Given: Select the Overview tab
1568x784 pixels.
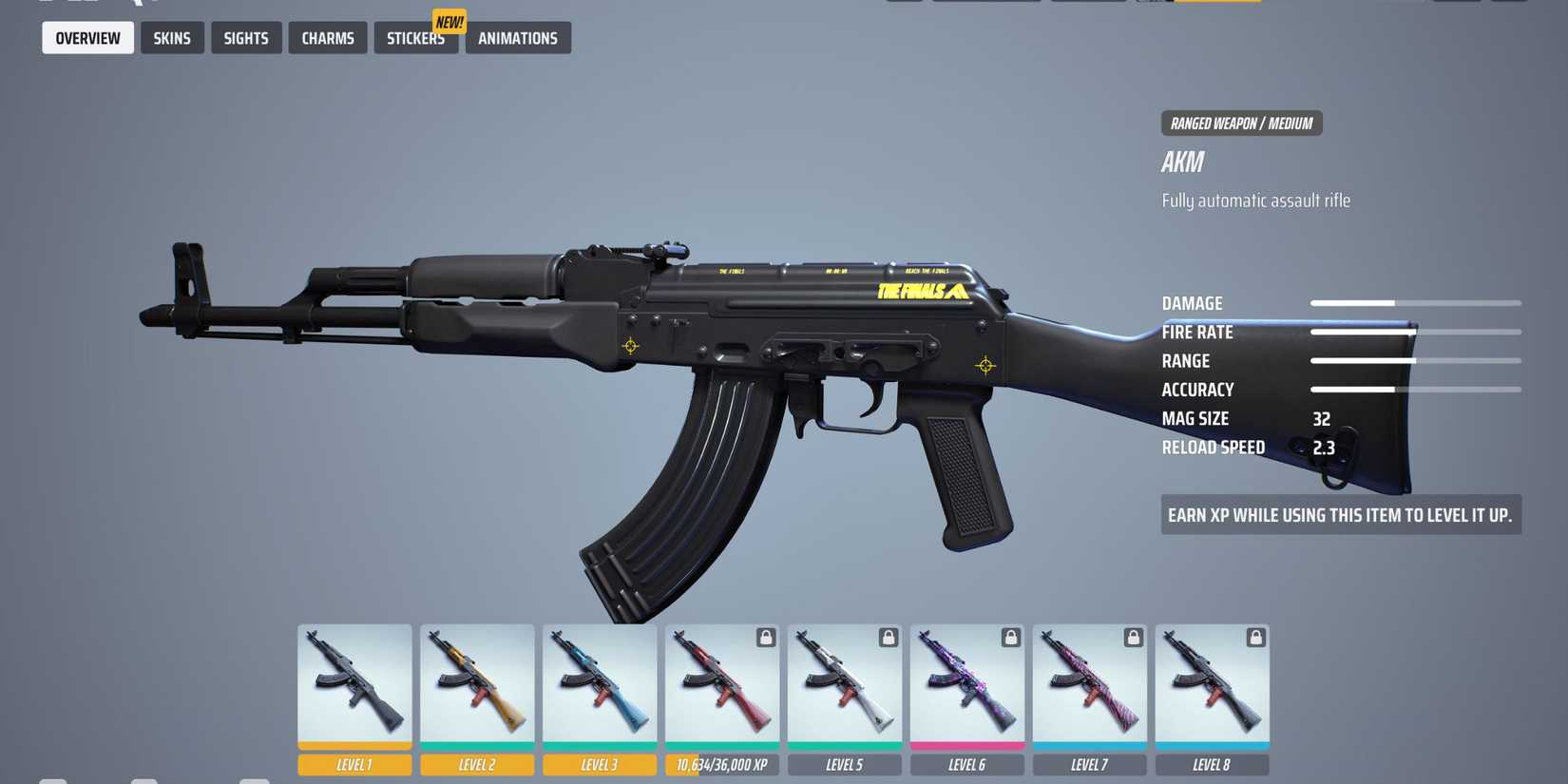Looking at the screenshot, I should (x=87, y=38).
